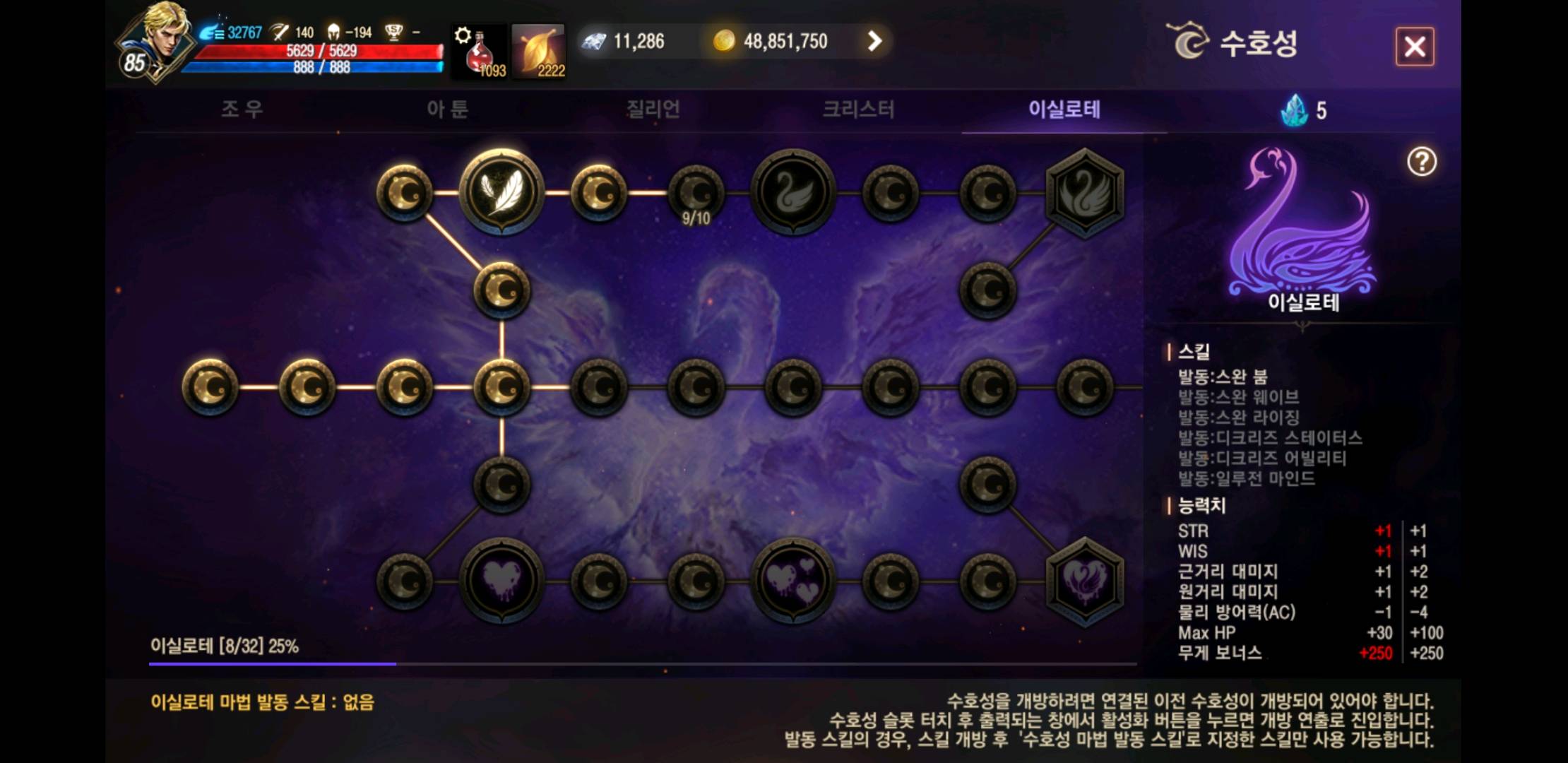Expand the currency bar arrow
Screen dimensions: 1568x763
point(874,42)
